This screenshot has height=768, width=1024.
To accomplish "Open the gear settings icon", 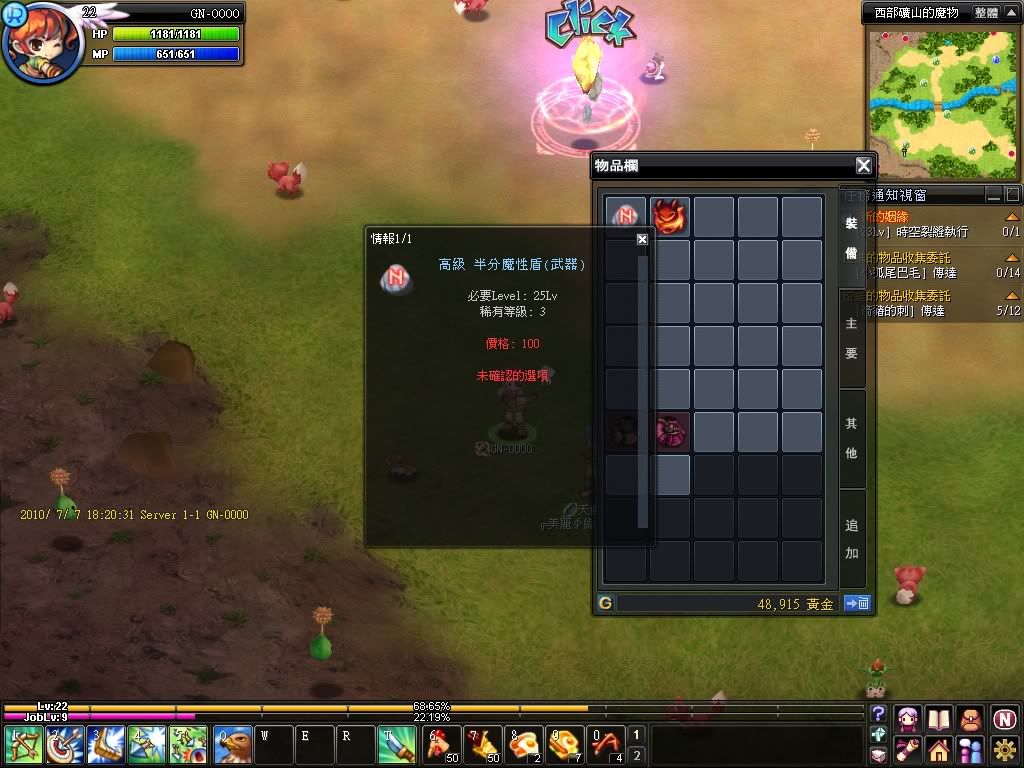I will click(x=1005, y=749).
